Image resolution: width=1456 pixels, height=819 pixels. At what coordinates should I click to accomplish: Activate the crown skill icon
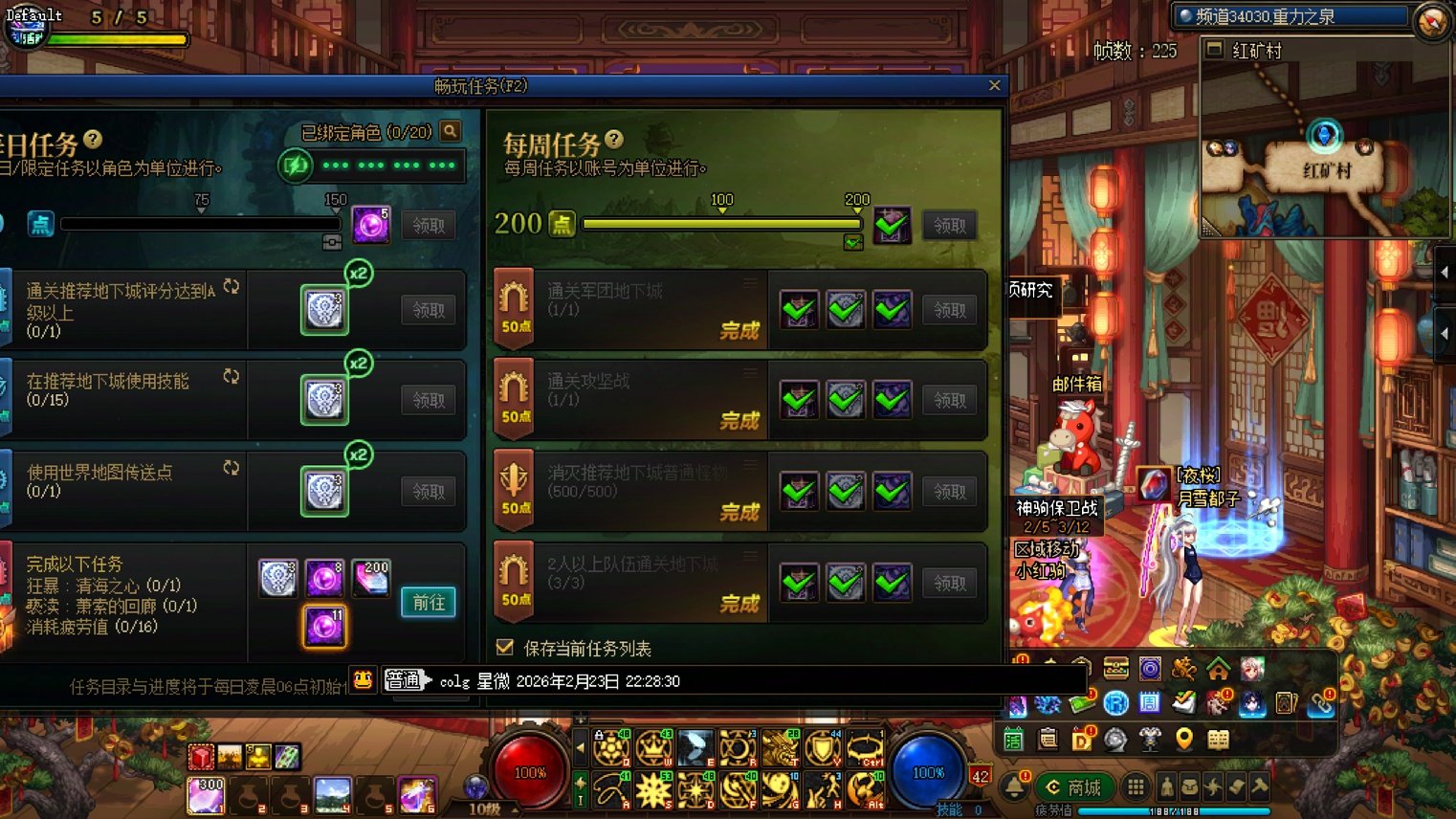(653, 748)
